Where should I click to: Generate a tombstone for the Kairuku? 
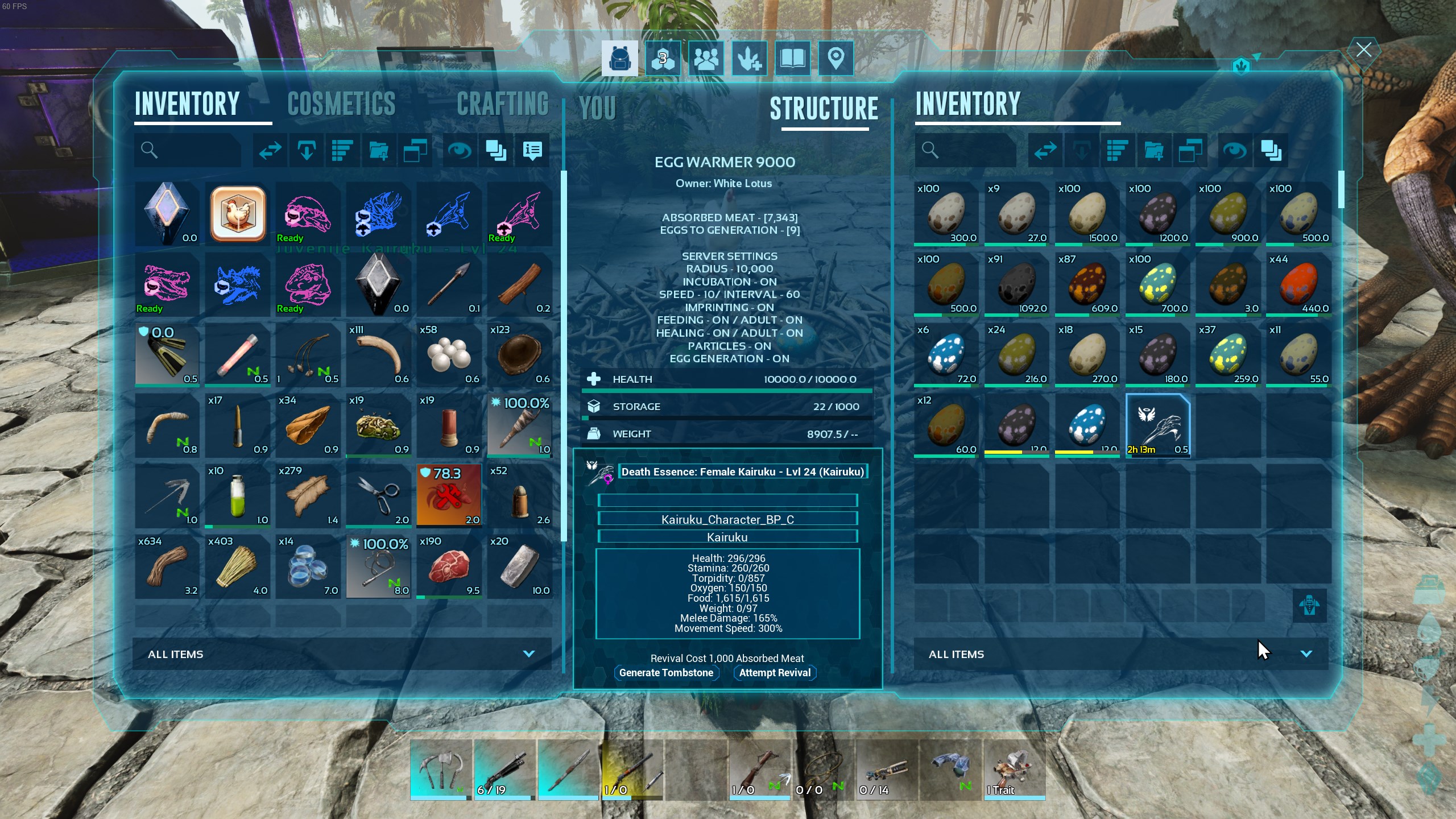coord(666,673)
